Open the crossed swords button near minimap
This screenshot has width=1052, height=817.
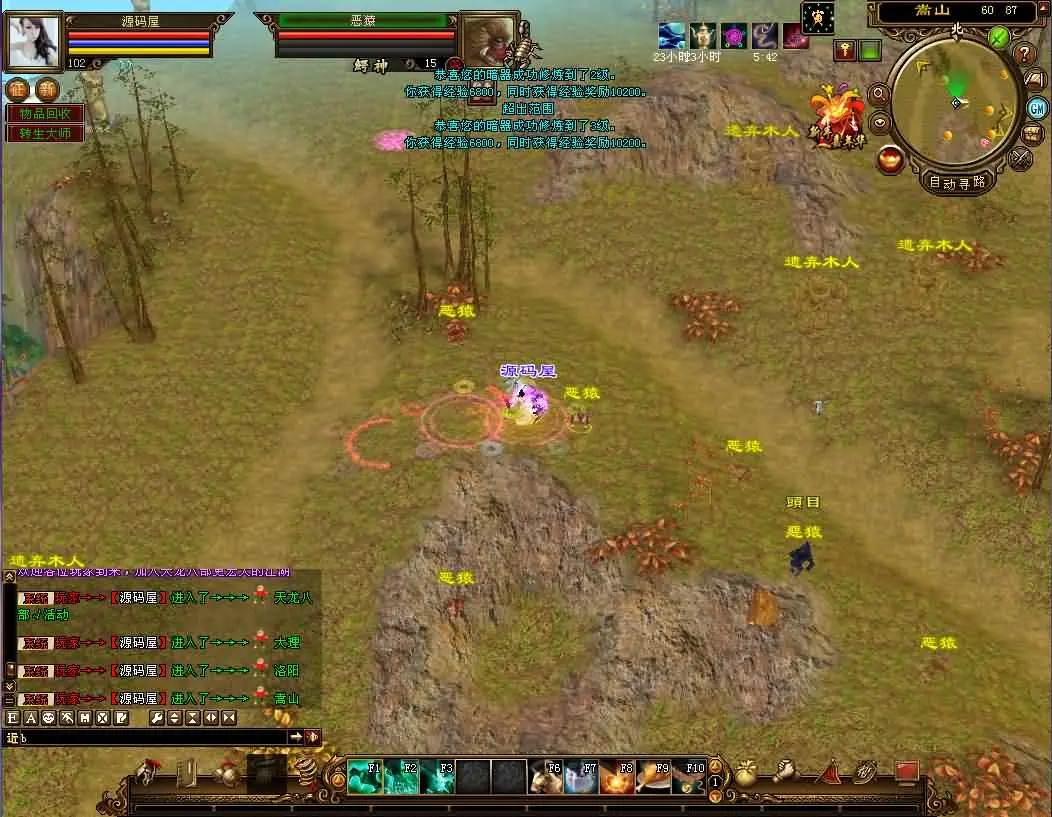click(x=1021, y=157)
